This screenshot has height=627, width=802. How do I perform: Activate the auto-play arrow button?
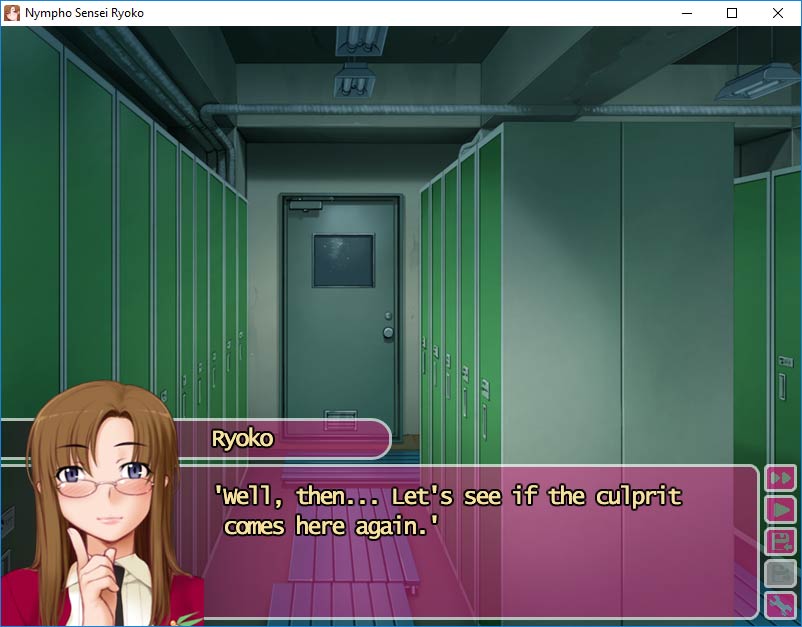(x=779, y=510)
